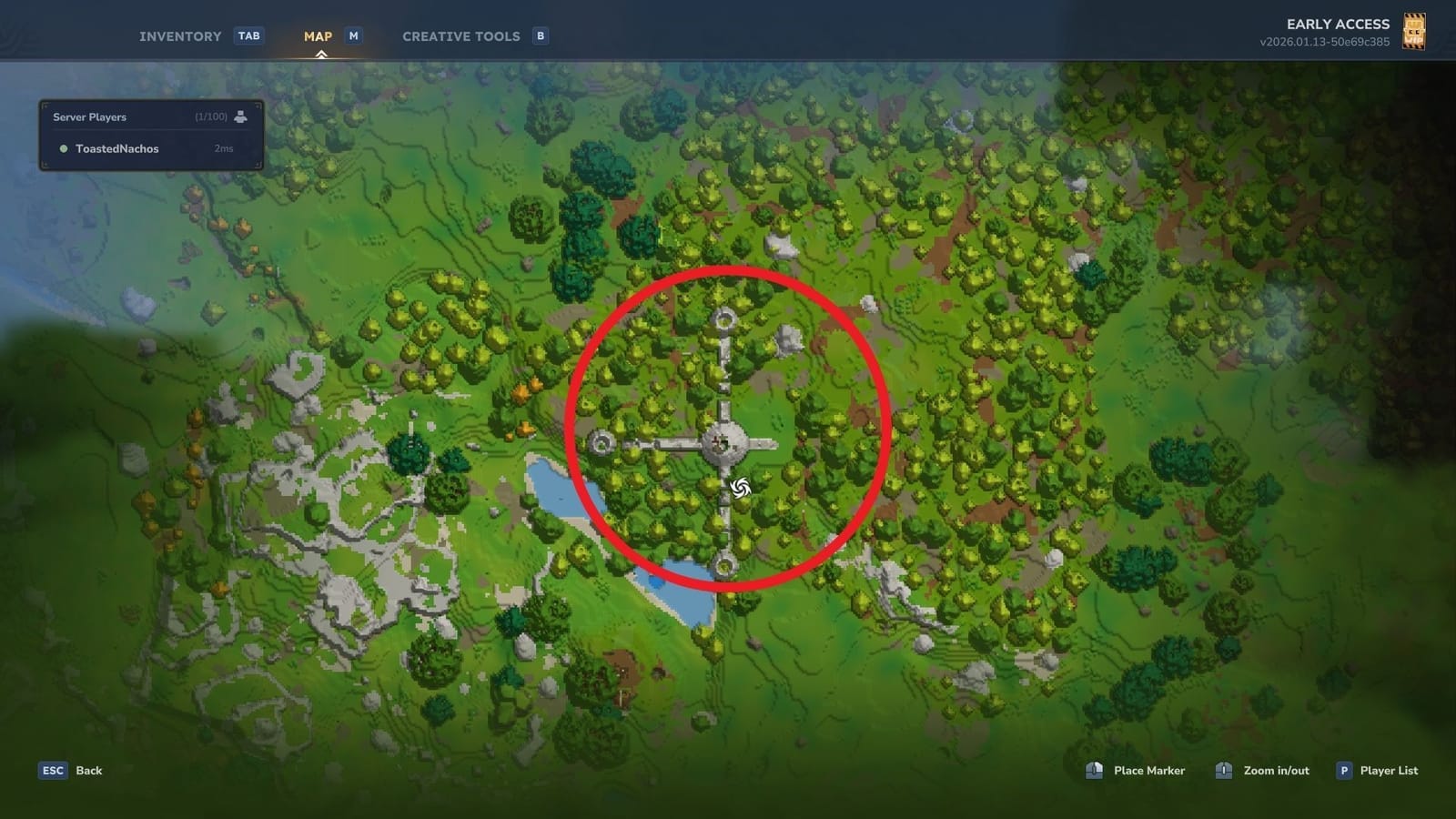The image size is (1456, 819).
Task: Click the western road endpoint marker on the map
Action: (x=602, y=443)
